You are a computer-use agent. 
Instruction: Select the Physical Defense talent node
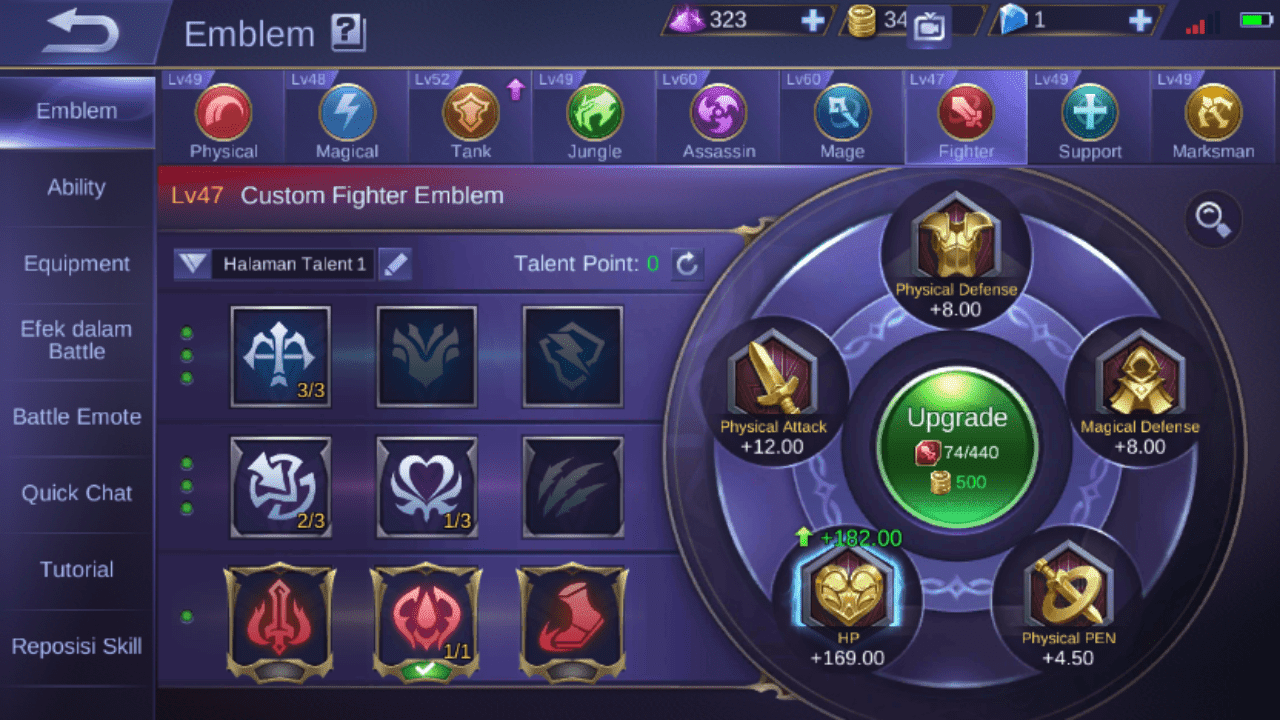[x=955, y=245]
